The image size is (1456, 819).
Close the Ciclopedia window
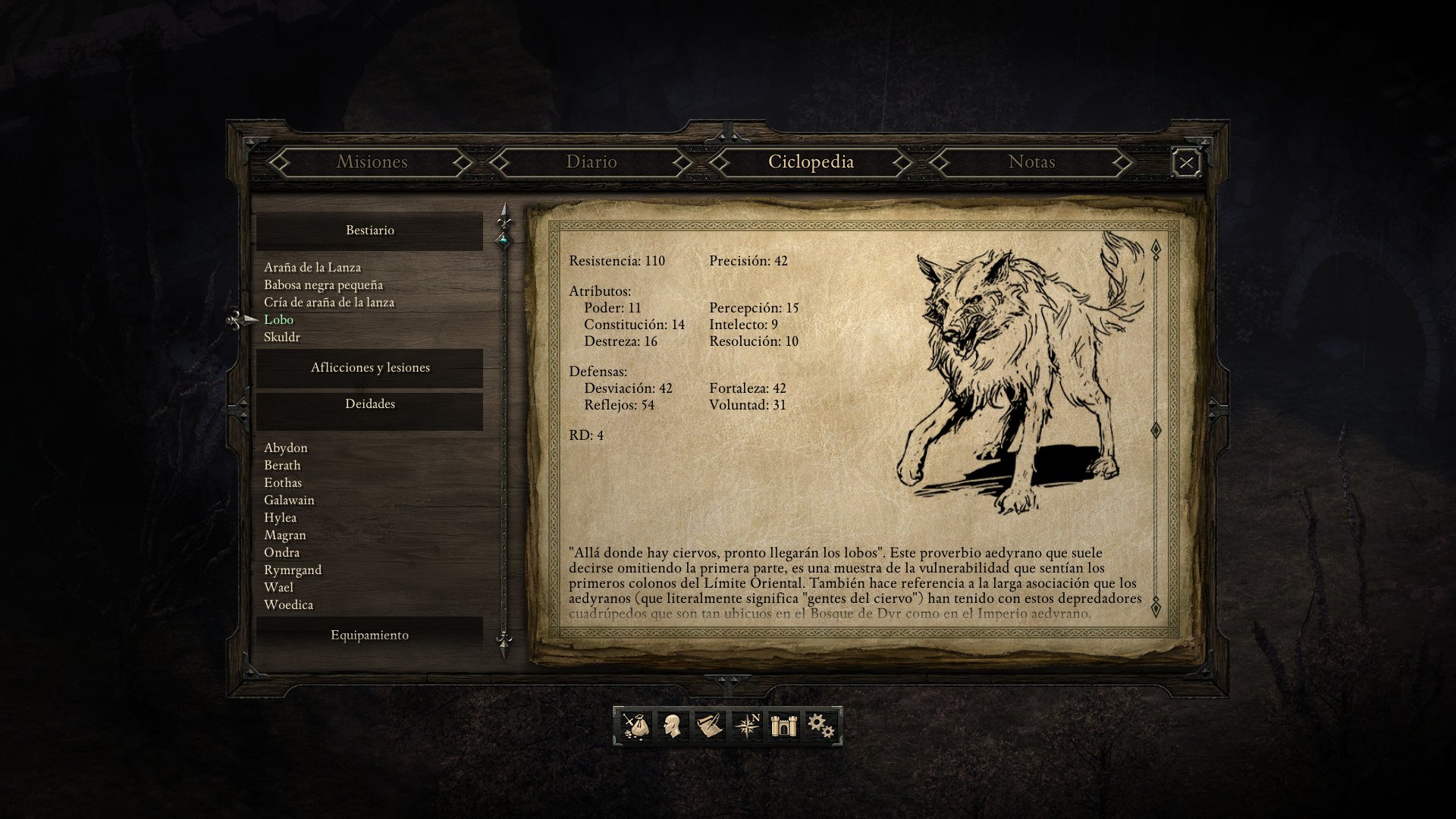[x=1187, y=162]
